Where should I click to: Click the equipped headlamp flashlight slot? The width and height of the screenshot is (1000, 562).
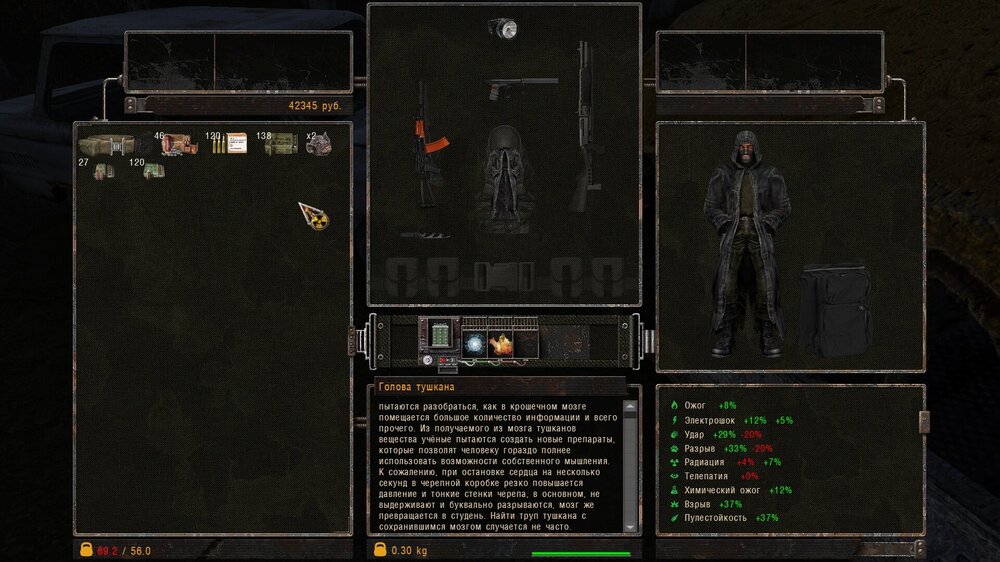coord(502,30)
